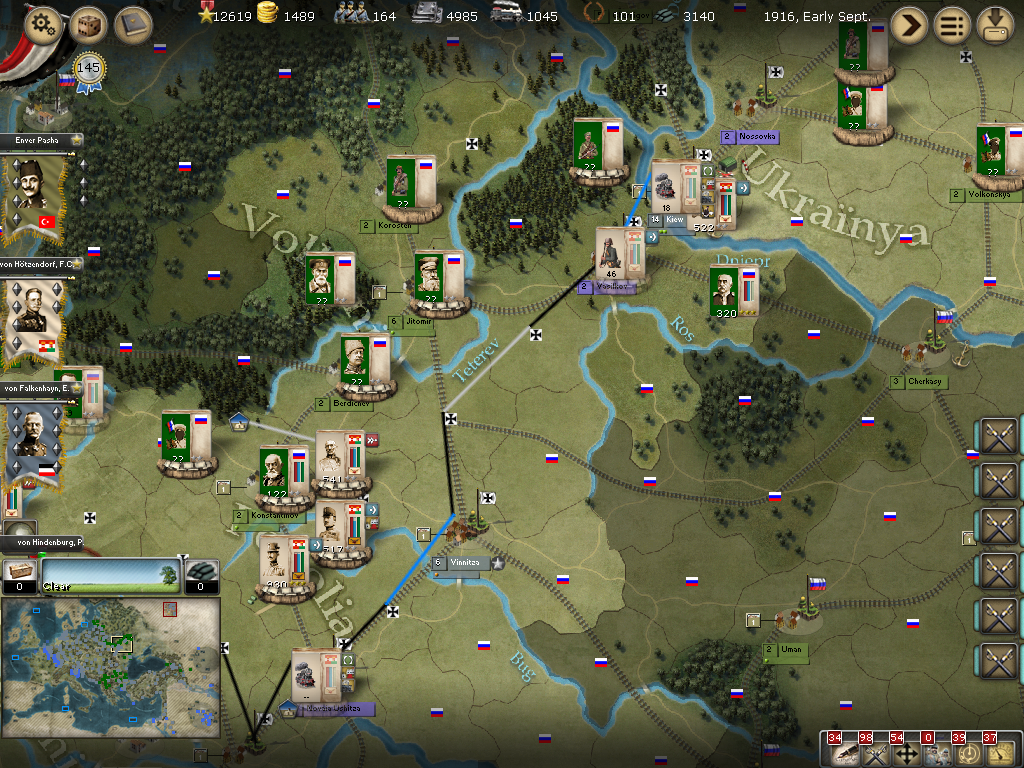Open the book ledger button
The height and width of the screenshot is (768, 1024).
coord(132,25)
